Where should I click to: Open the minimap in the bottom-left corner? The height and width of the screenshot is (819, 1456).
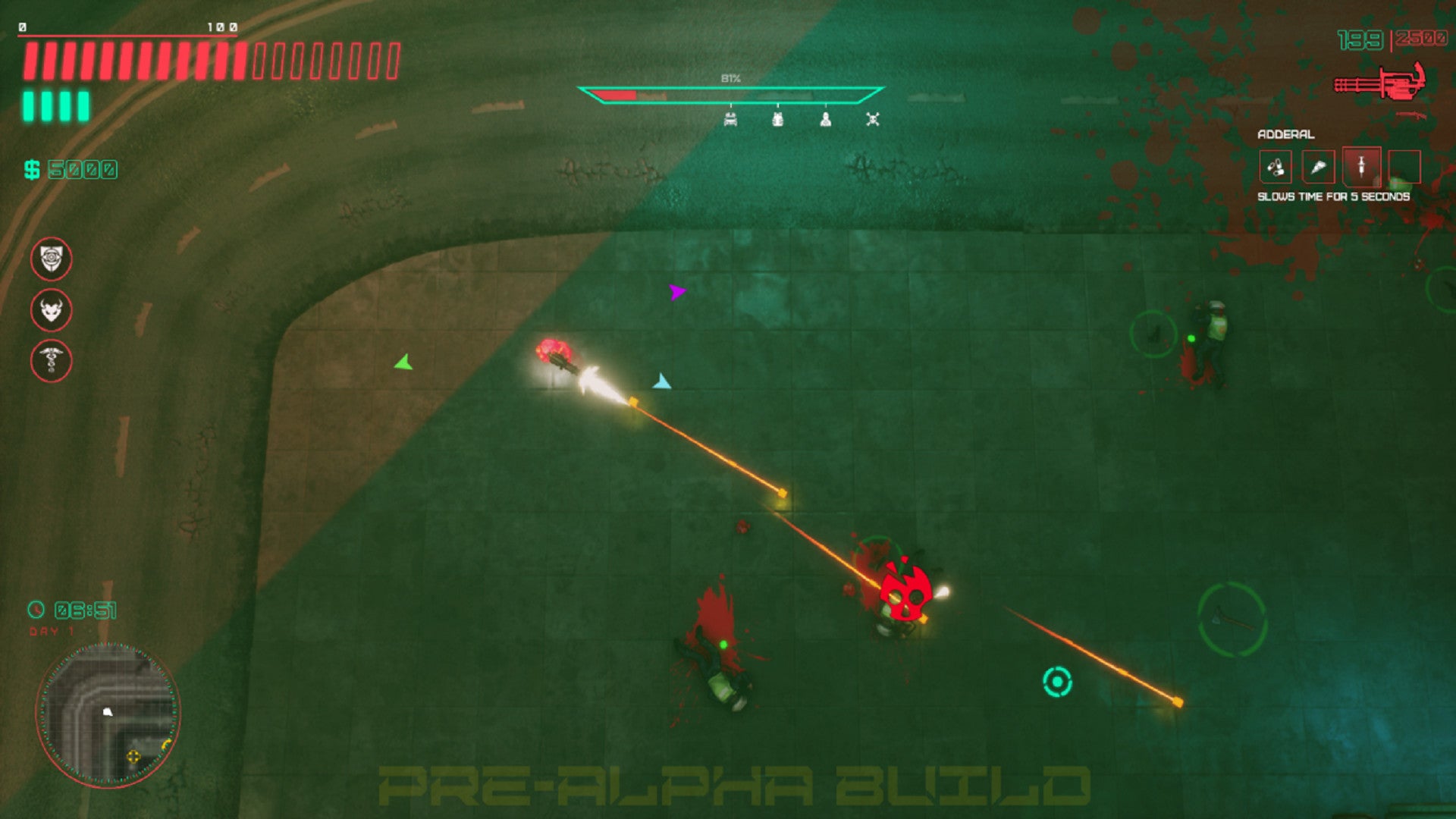point(110,713)
